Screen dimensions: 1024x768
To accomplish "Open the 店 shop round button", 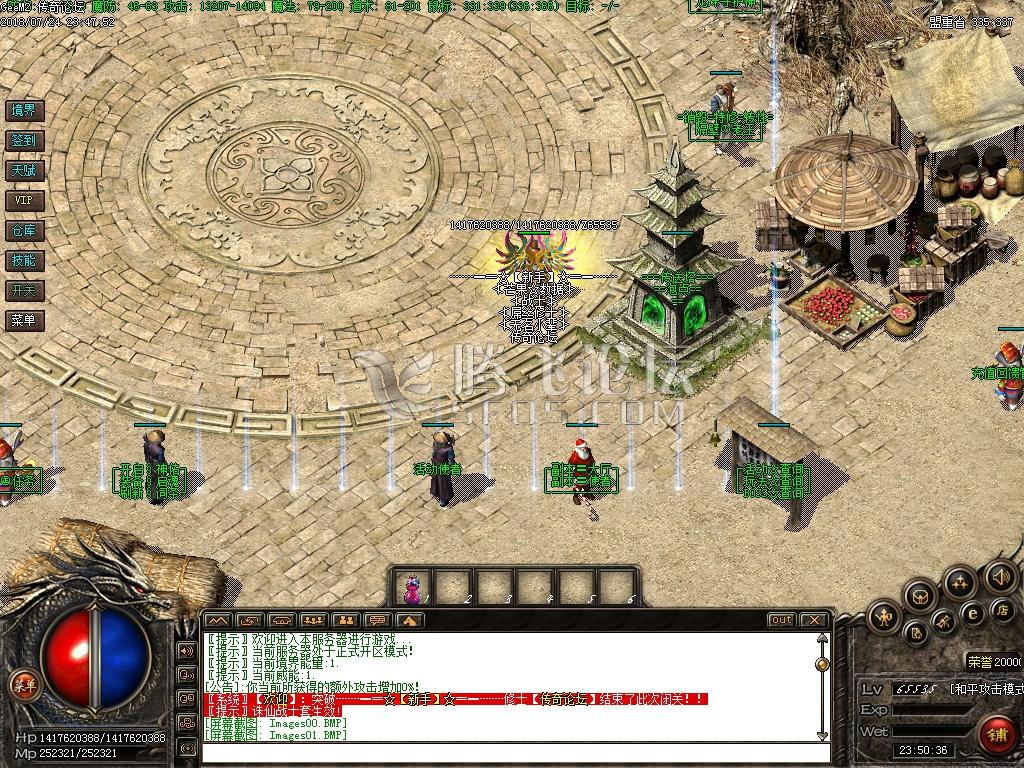I will [x=1002, y=609].
